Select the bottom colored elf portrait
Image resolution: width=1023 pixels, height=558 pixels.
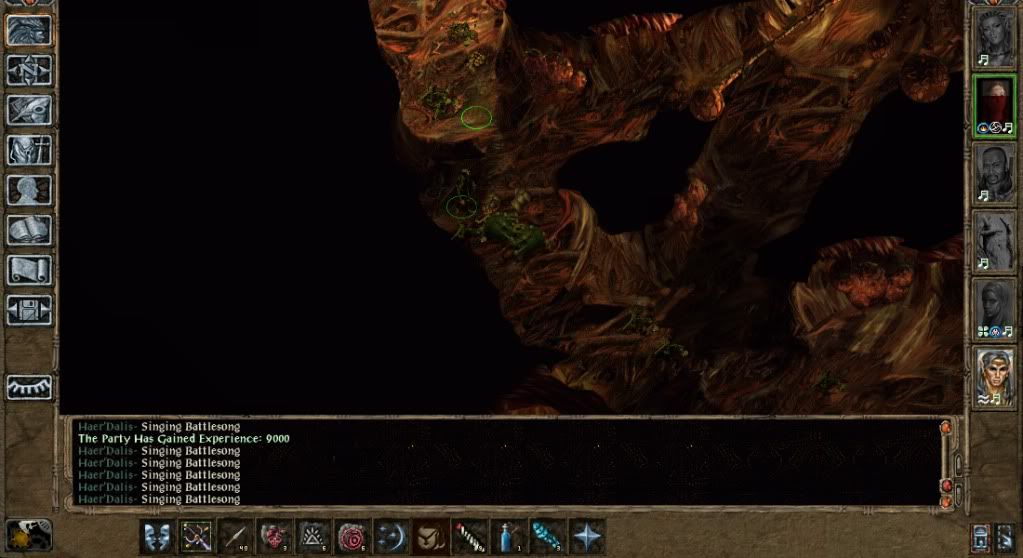tap(994, 377)
